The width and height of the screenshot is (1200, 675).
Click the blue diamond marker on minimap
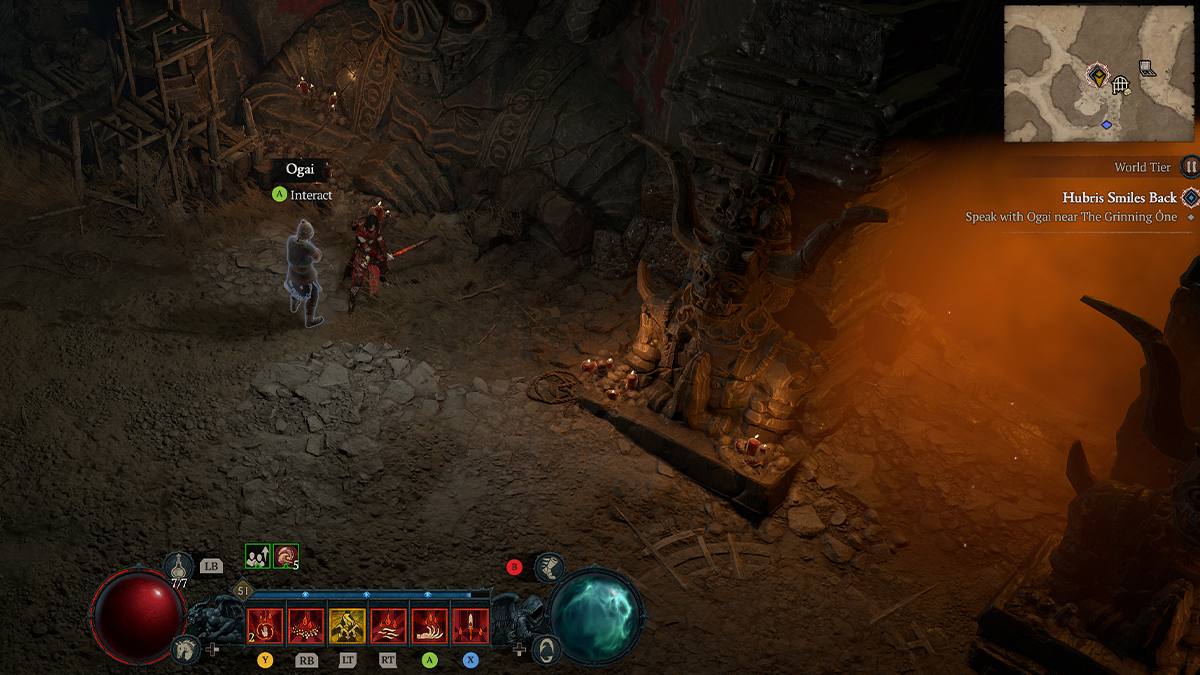point(1106,124)
